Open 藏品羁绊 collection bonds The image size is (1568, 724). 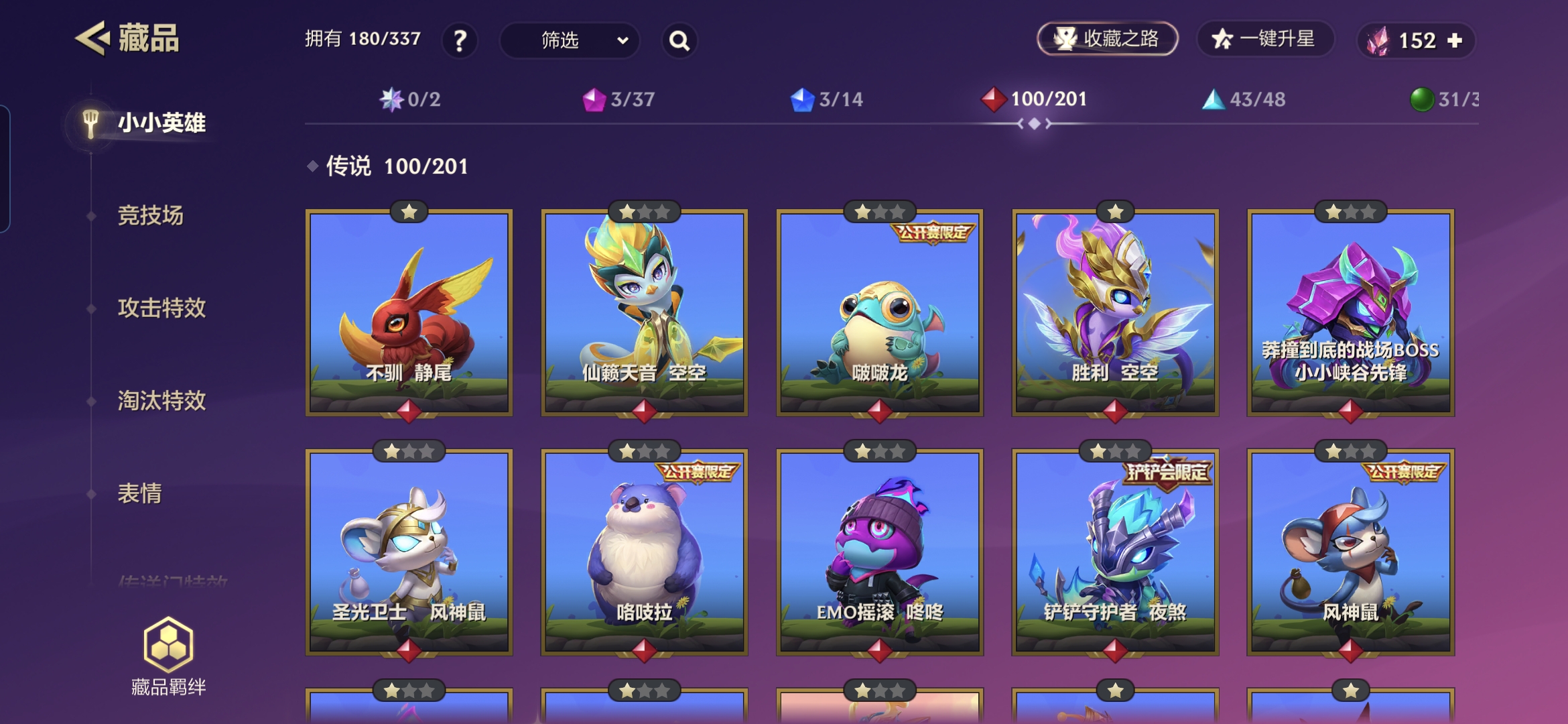(x=168, y=657)
